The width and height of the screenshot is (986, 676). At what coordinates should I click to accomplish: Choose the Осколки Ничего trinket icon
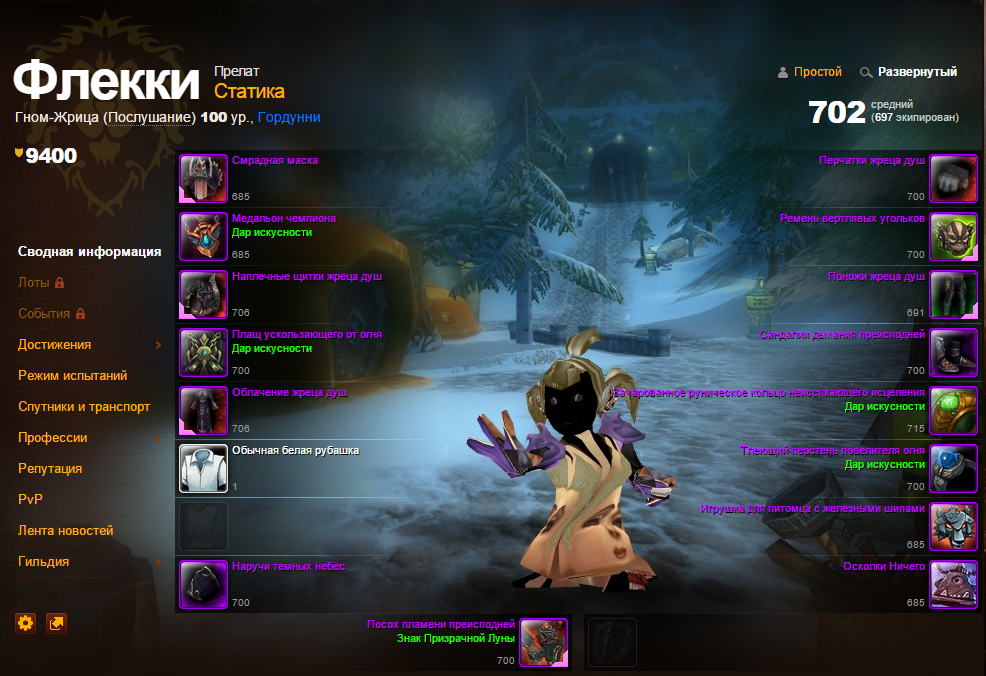[954, 585]
